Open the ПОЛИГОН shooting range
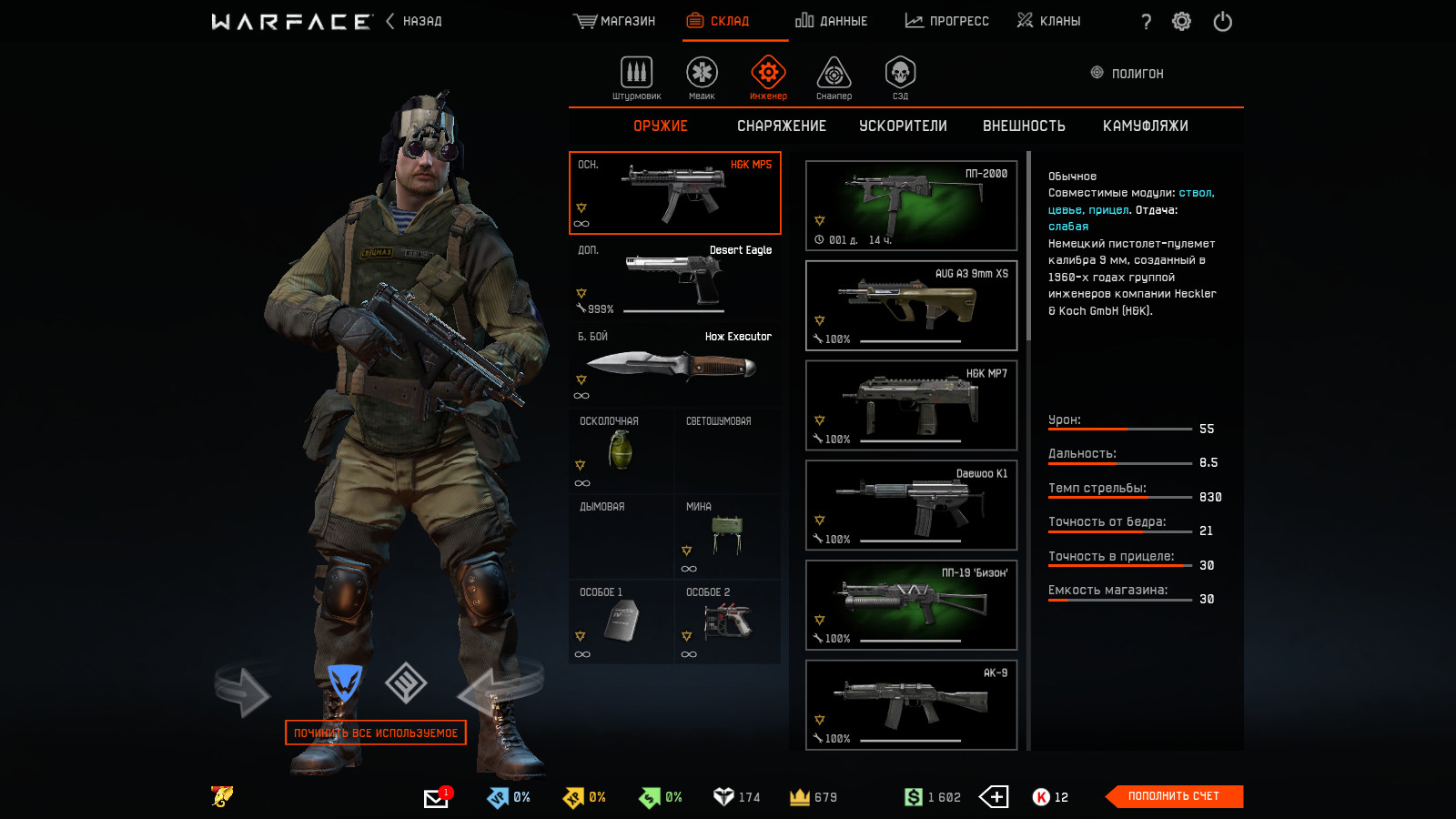 pyautogui.click(x=1127, y=73)
